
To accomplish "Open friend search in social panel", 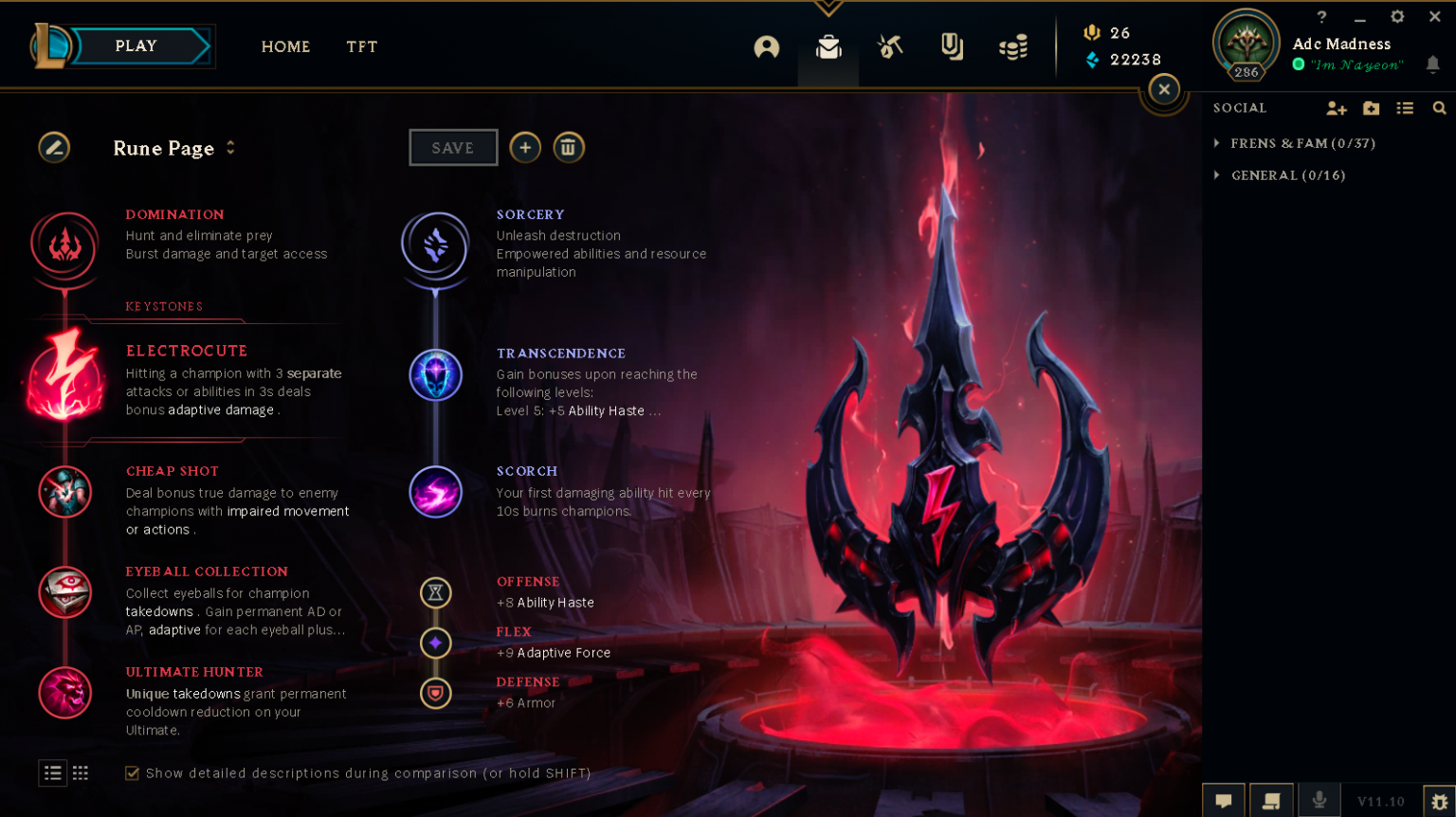I will pyautogui.click(x=1440, y=108).
